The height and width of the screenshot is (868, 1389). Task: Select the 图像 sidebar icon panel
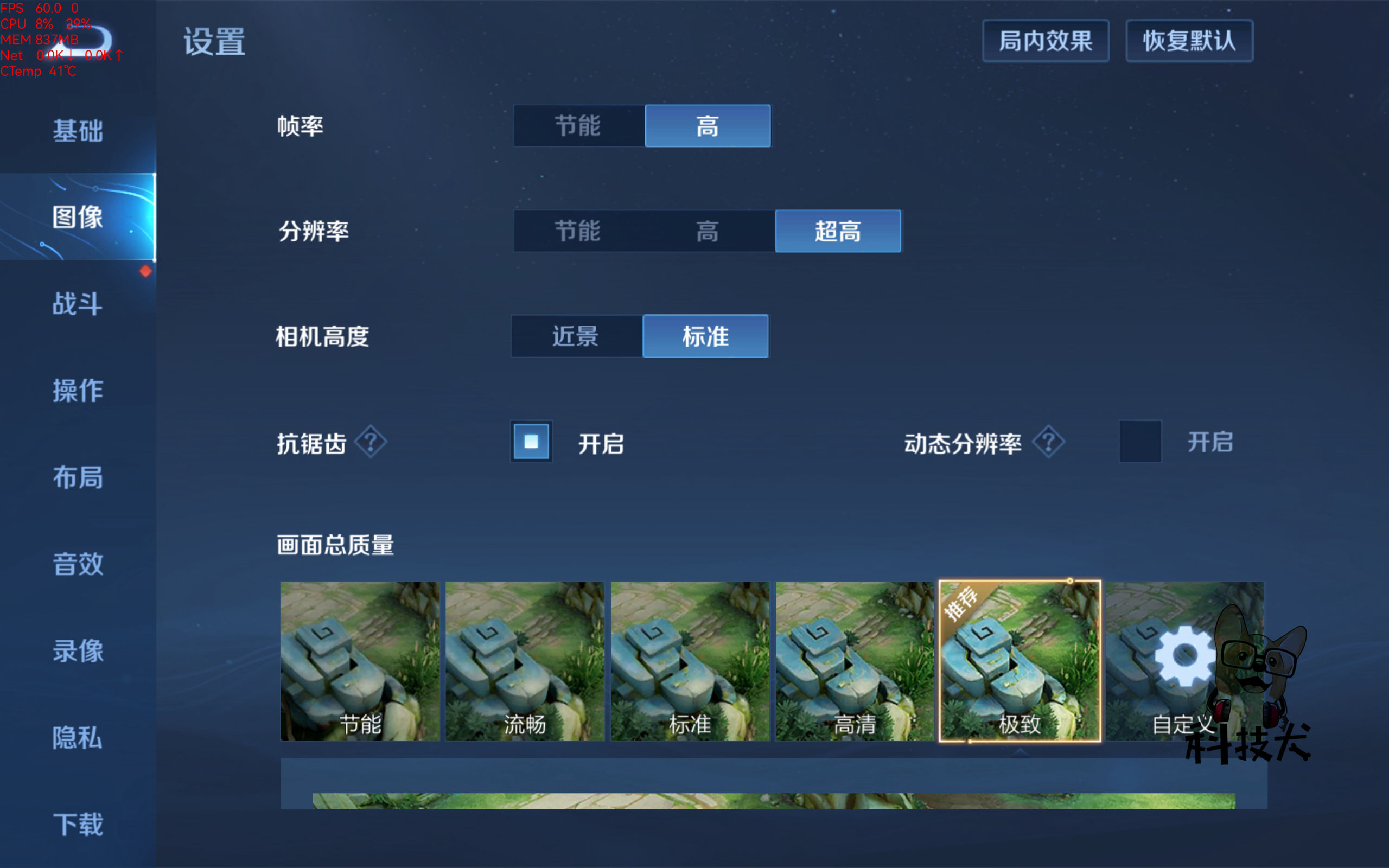pos(78,217)
